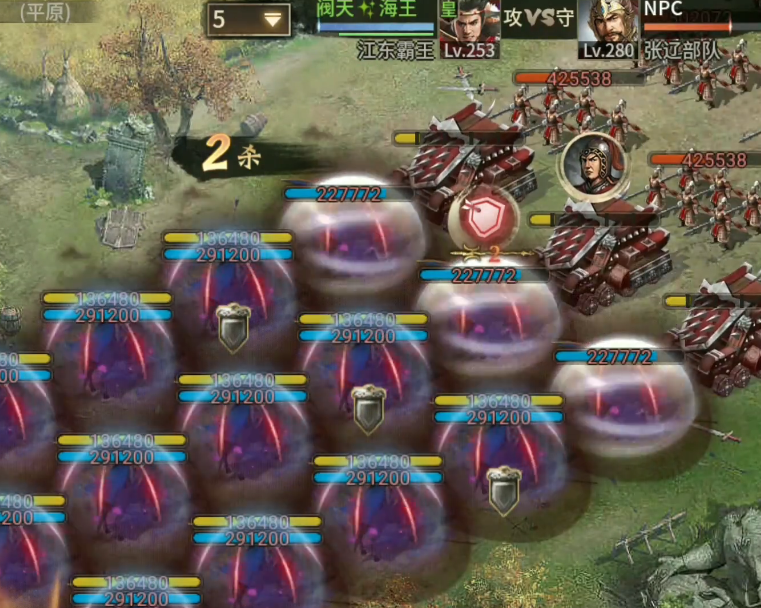Screen dimensions: 761x608
Task: Click the round enemy general portrait marker
Action: point(590,166)
